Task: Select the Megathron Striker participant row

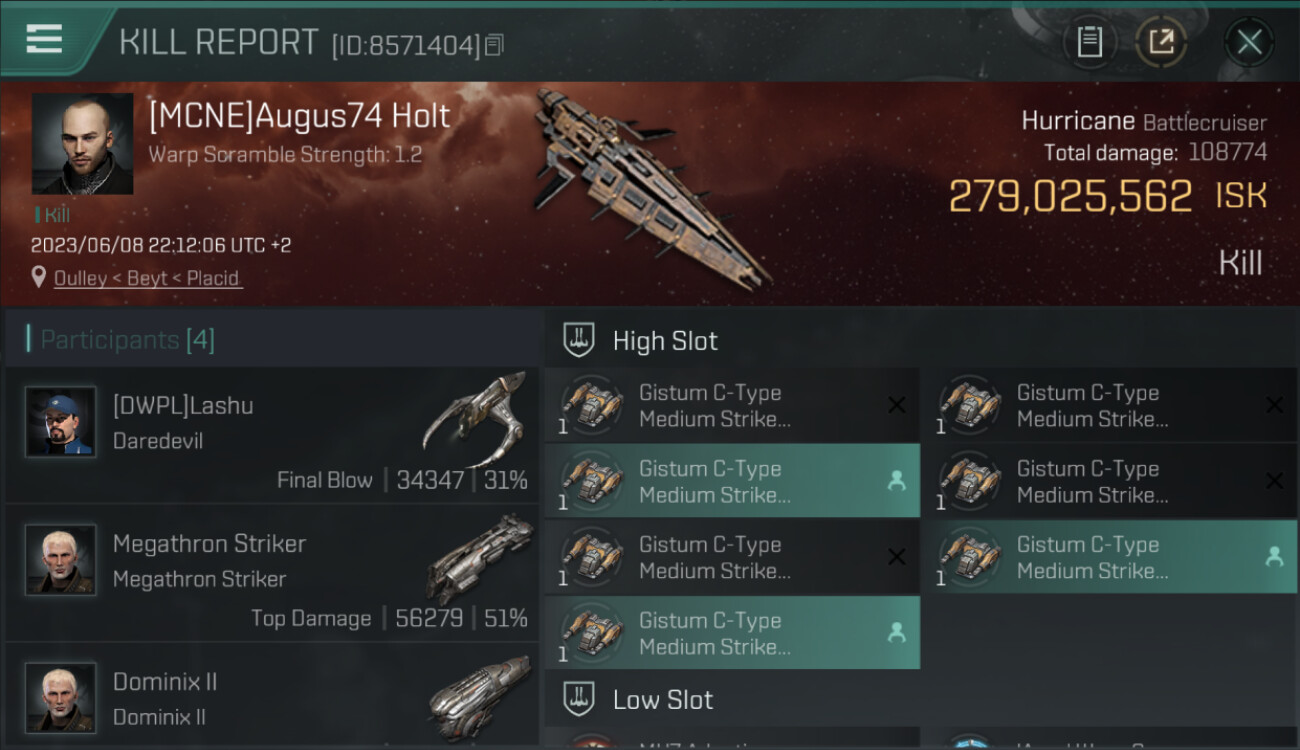Action: point(272,574)
